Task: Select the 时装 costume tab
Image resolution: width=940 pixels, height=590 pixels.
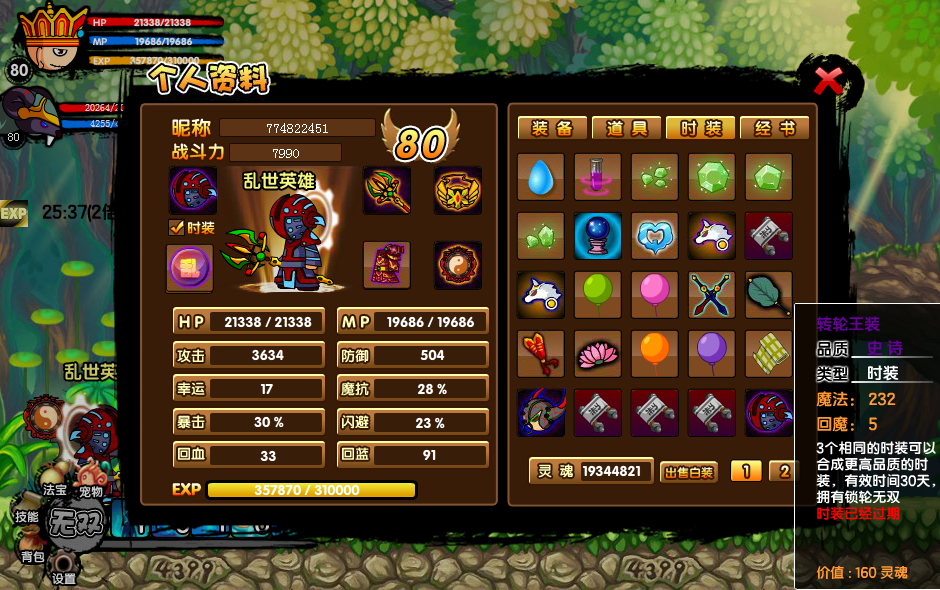Action: (700, 128)
